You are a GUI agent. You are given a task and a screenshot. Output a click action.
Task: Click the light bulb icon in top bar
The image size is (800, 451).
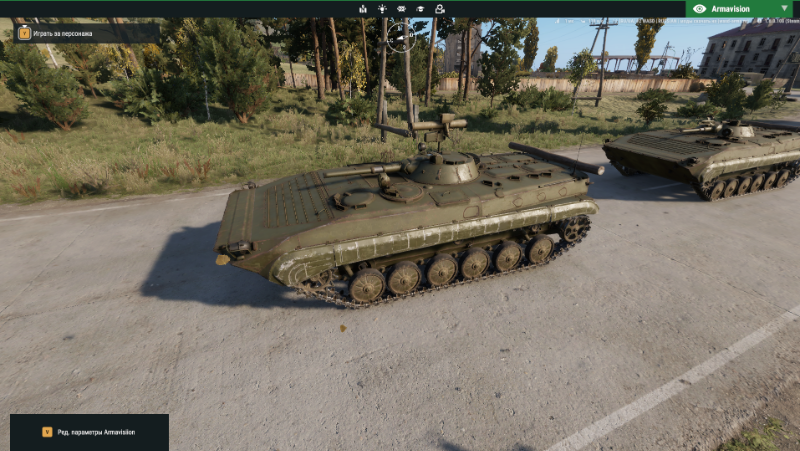382,8
